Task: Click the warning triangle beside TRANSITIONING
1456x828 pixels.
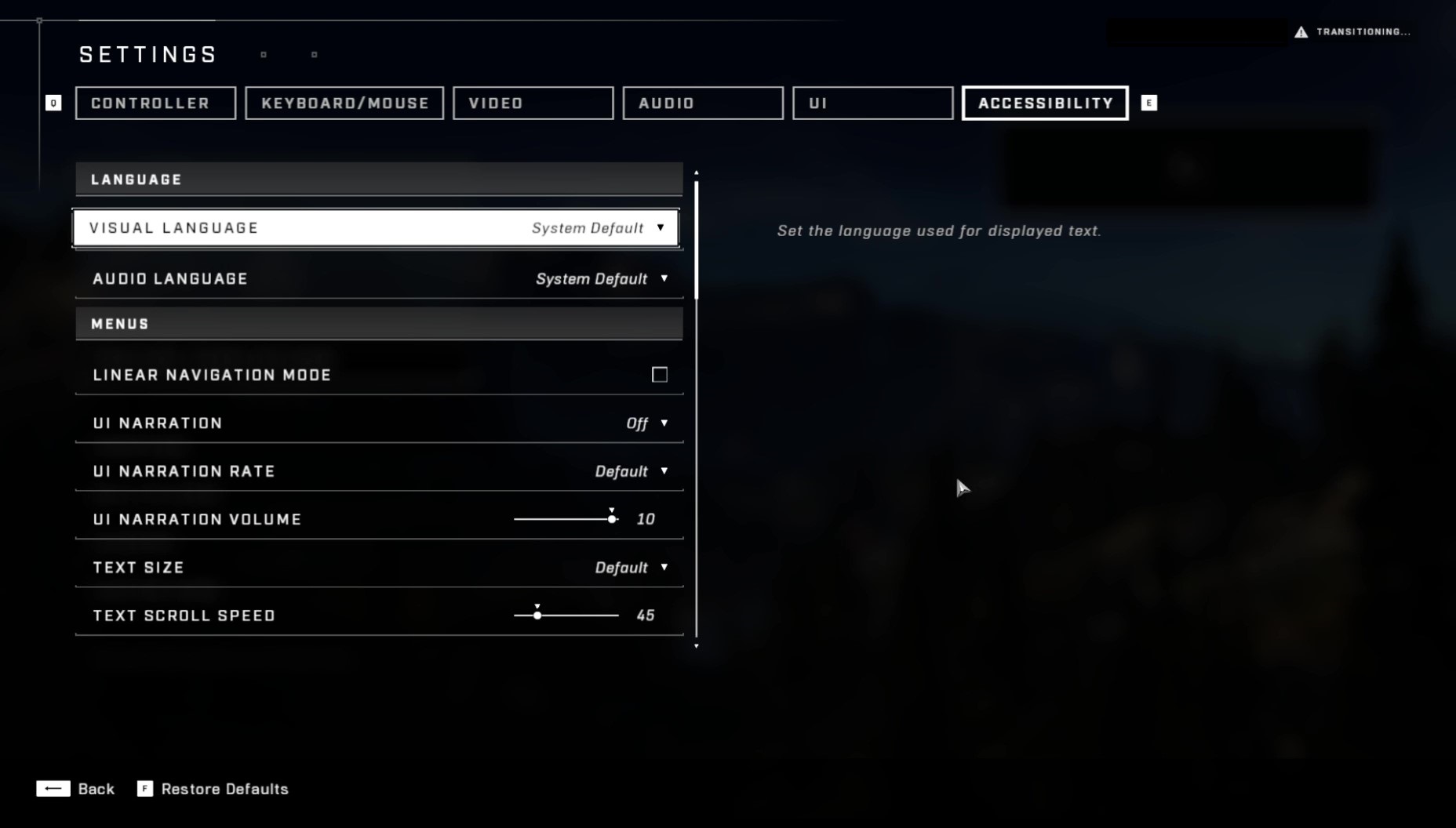Action: pyautogui.click(x=1301, y=32)
